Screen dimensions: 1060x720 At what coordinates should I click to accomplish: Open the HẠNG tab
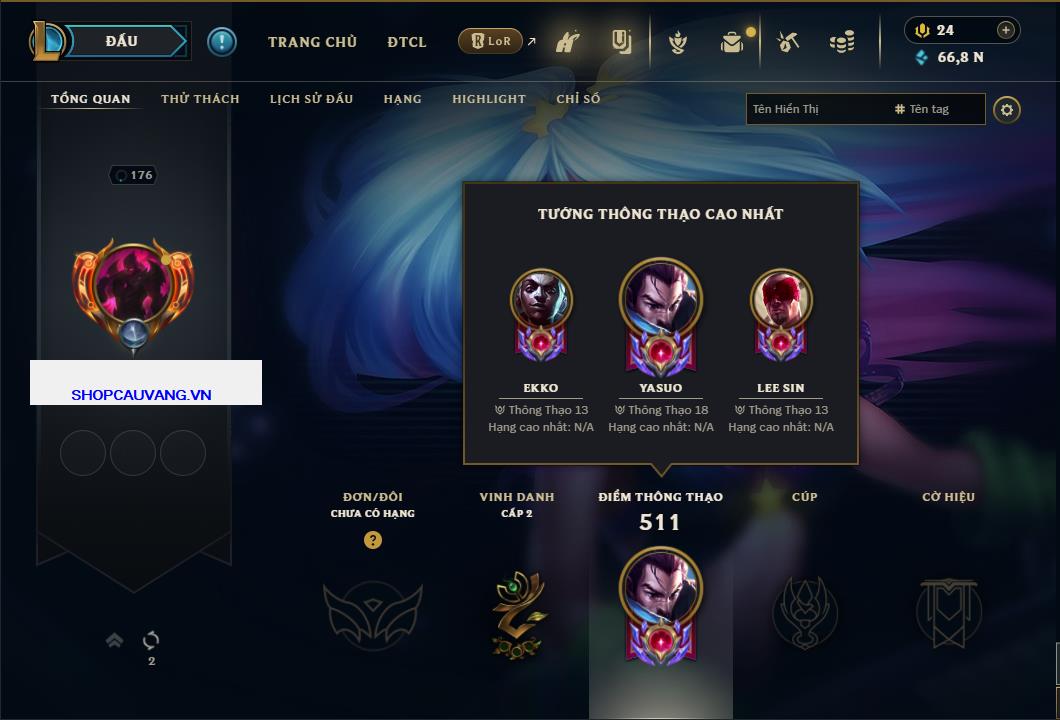pos(402,99)
